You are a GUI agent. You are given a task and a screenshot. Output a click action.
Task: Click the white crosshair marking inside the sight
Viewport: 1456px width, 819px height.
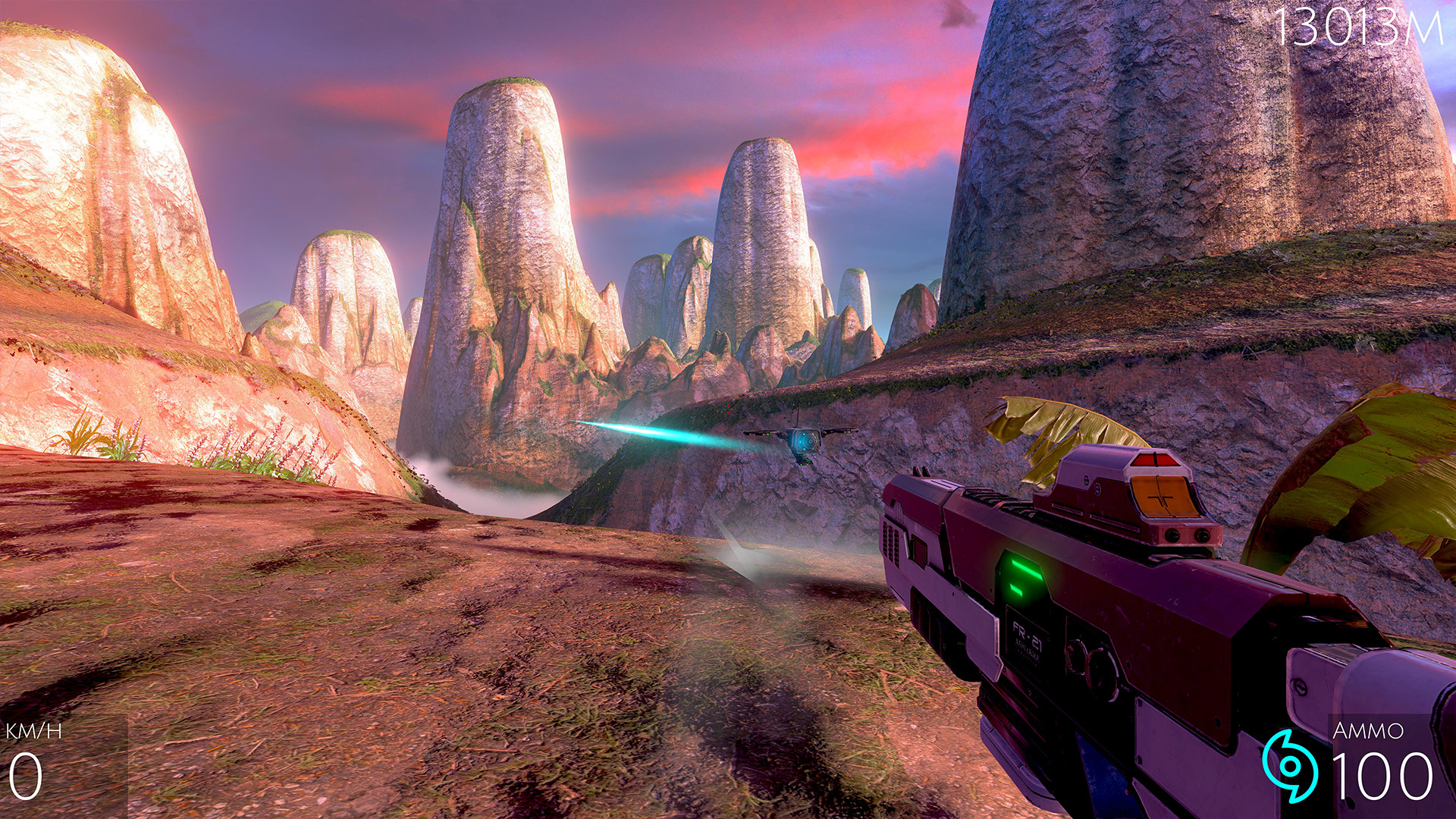[x=1159, y=498]
